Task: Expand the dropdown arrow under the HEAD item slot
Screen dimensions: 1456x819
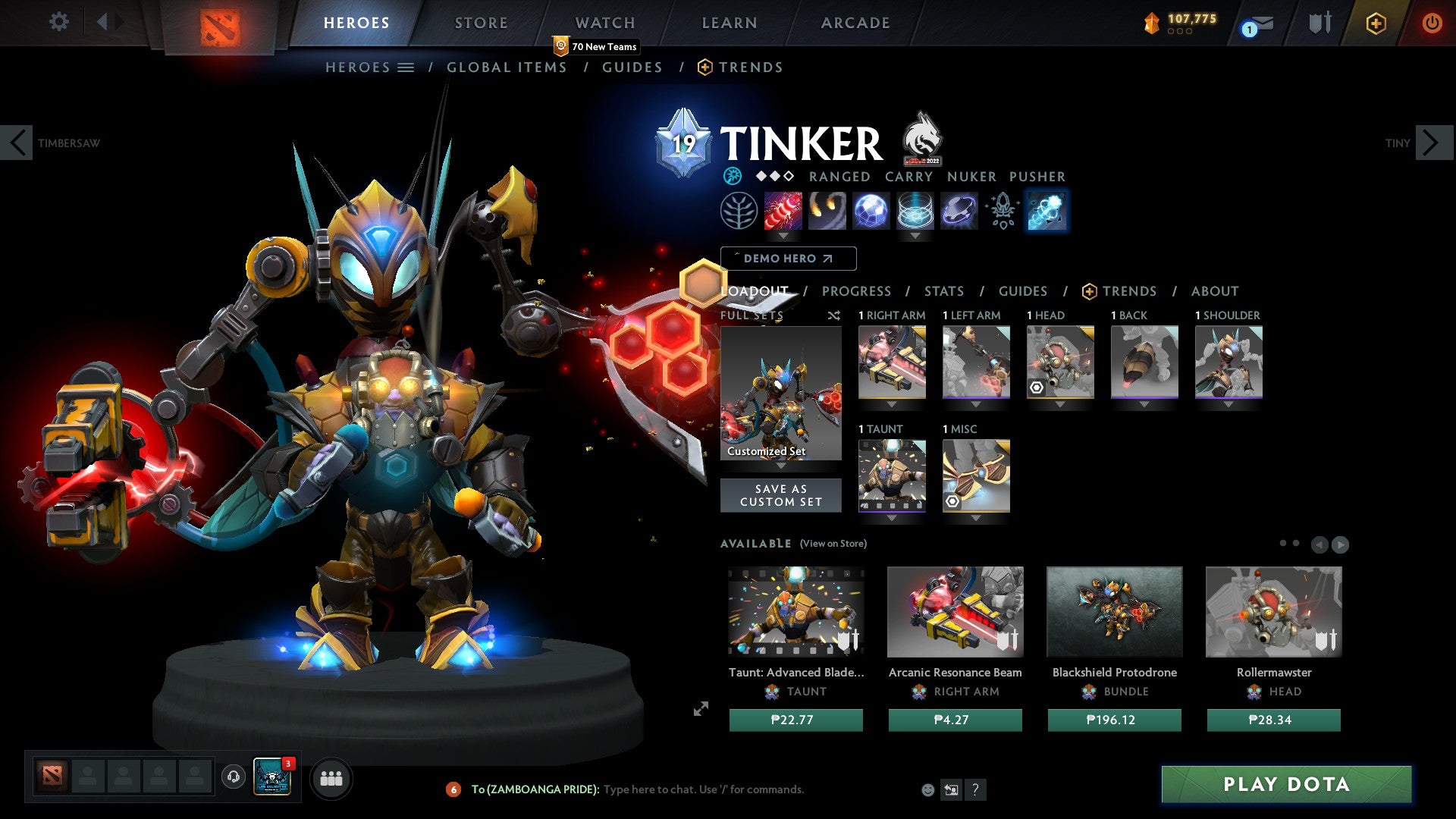Action: coord(1059,404)
